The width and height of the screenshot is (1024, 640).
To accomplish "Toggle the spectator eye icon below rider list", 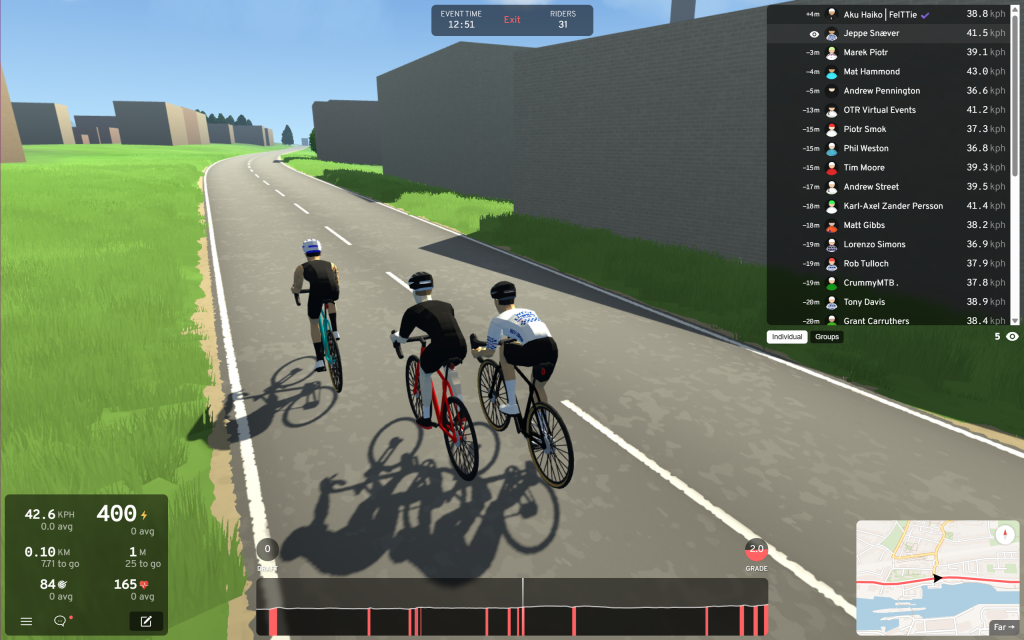I will click(x=1012, y=337).
